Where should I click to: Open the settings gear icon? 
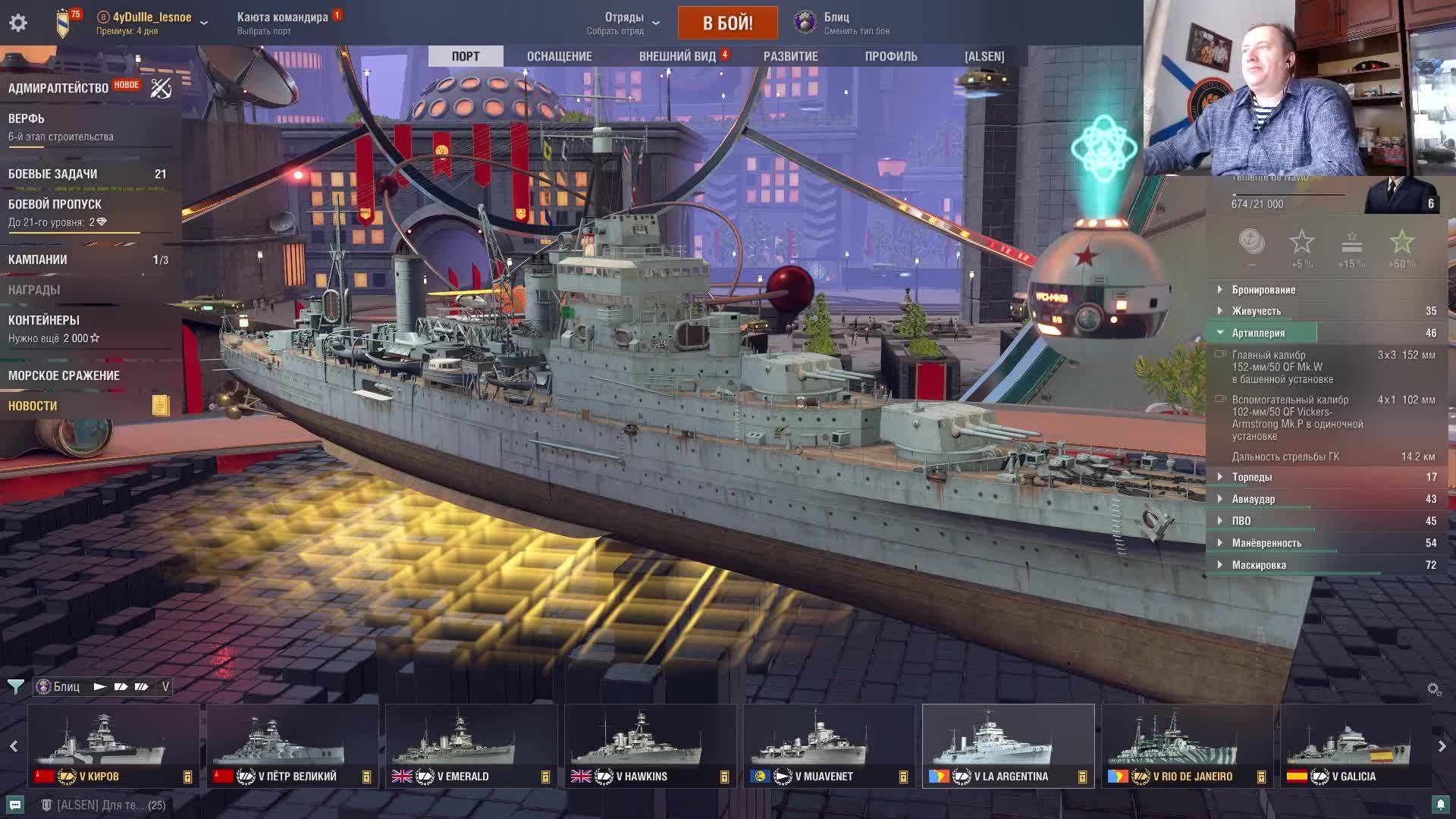click(18, 23)
